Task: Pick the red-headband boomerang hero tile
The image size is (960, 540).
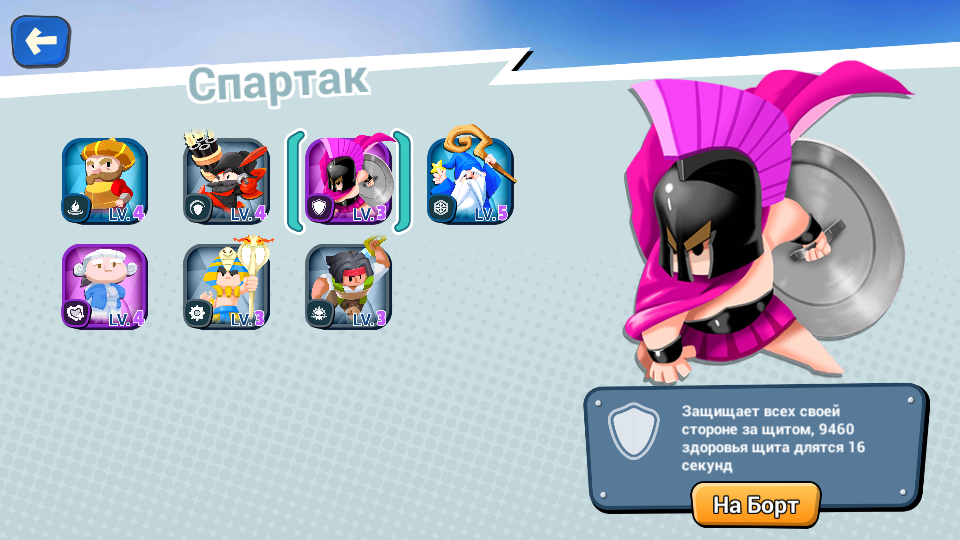Action: coord(349,286)
